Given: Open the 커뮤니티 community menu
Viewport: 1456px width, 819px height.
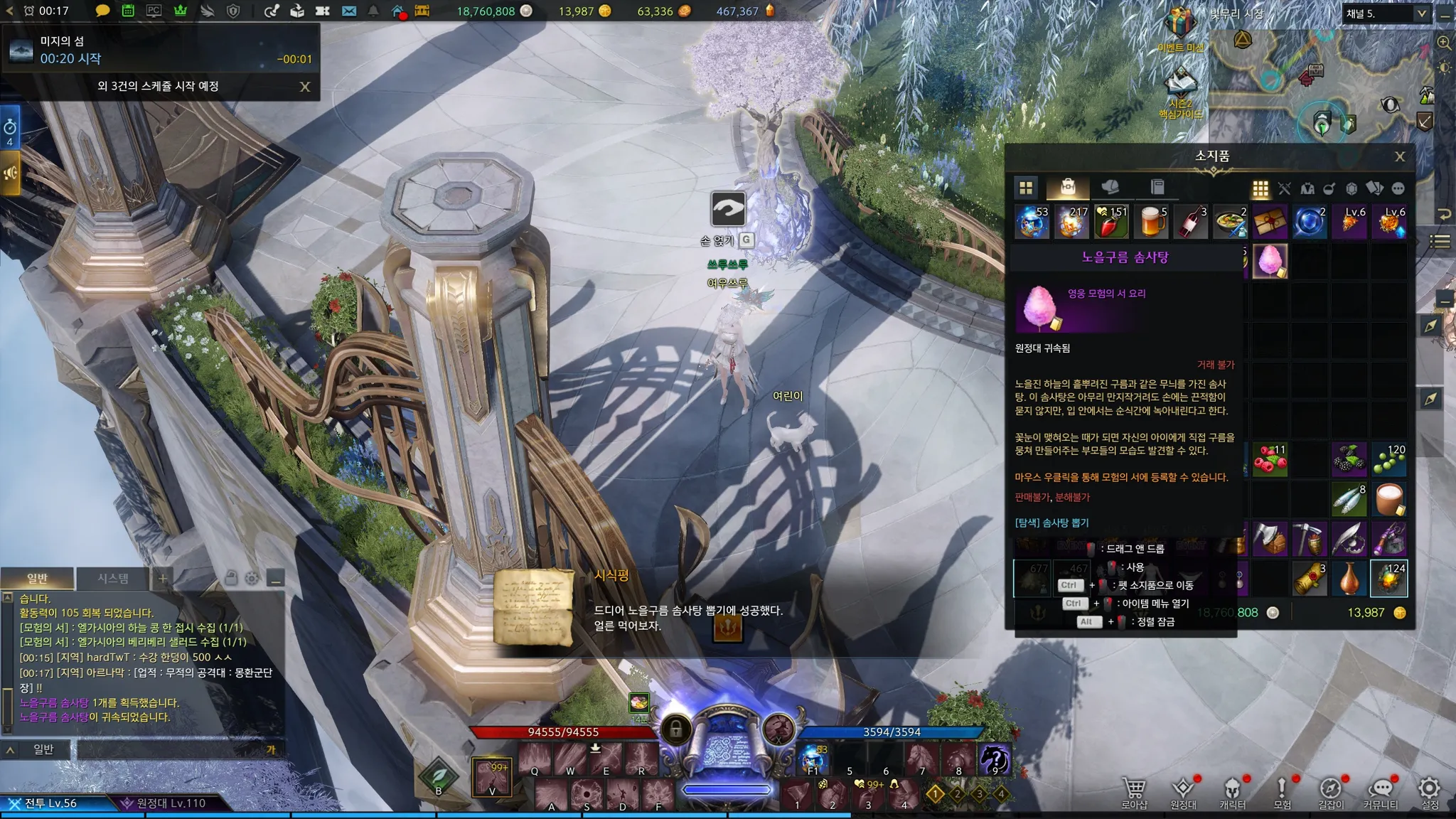Looking at the screenshot, I should [x=1381, y=792].
